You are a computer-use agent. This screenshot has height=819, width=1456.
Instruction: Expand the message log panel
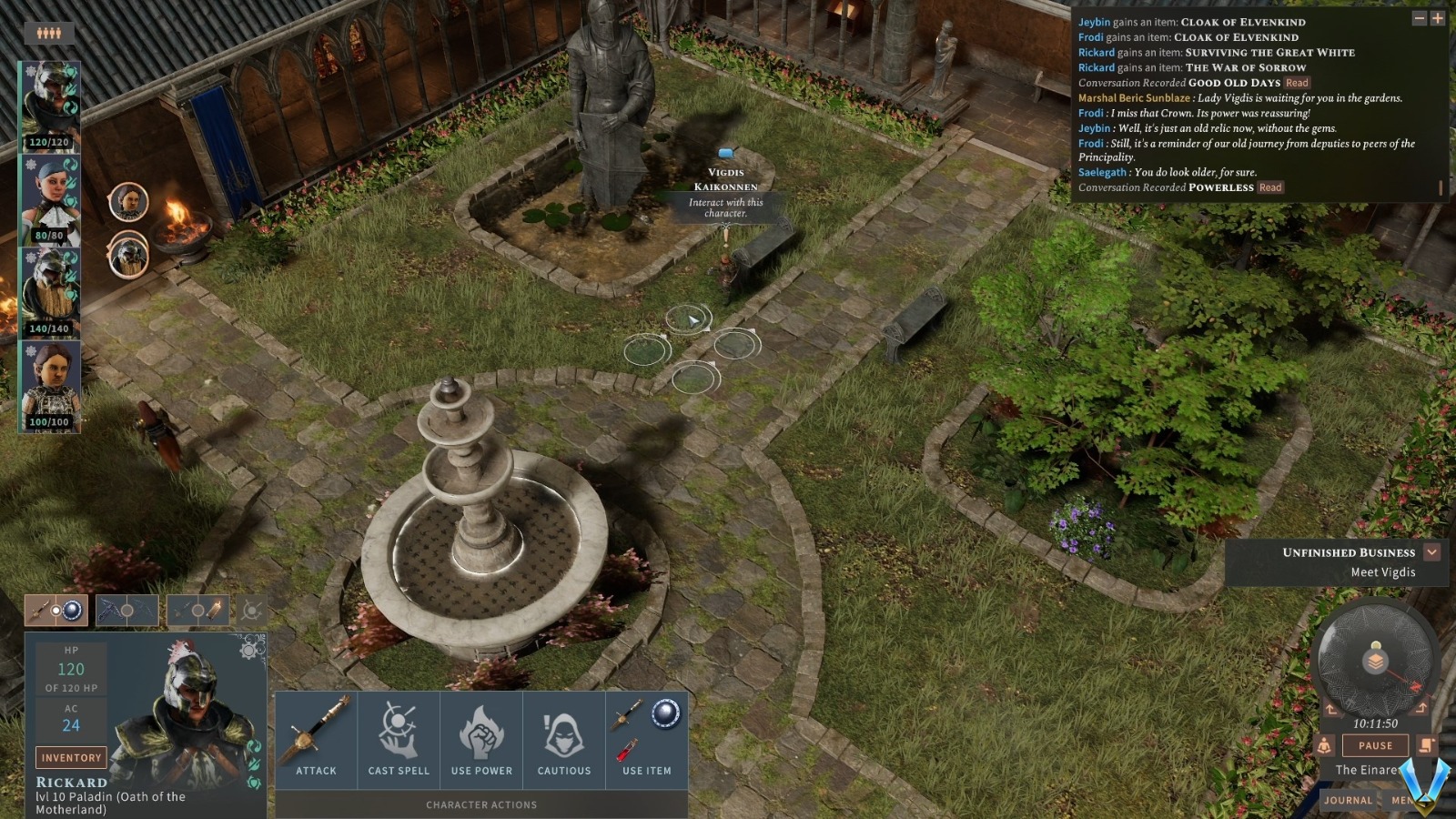1438,18
